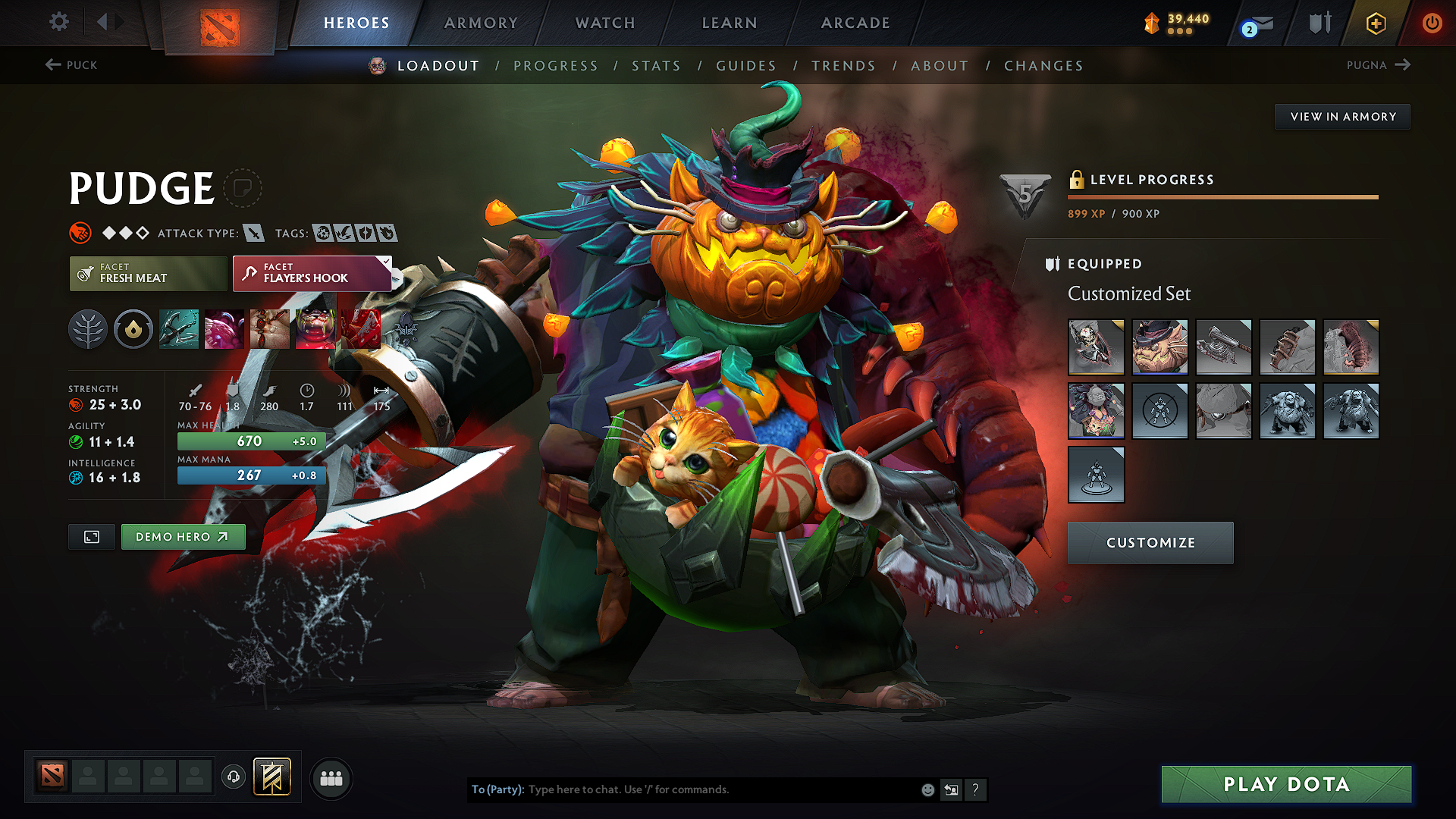Open the friends list people icon
The width and height of the screenshot is (1456, 819).
331,778
